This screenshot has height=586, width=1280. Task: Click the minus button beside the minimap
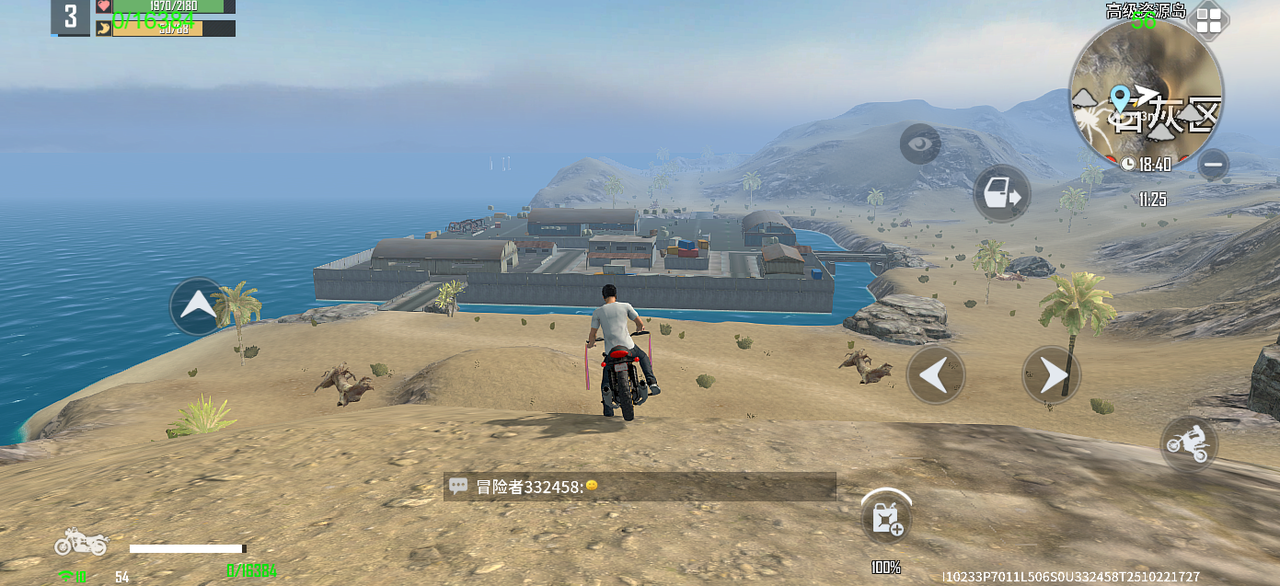[1213, 164]
